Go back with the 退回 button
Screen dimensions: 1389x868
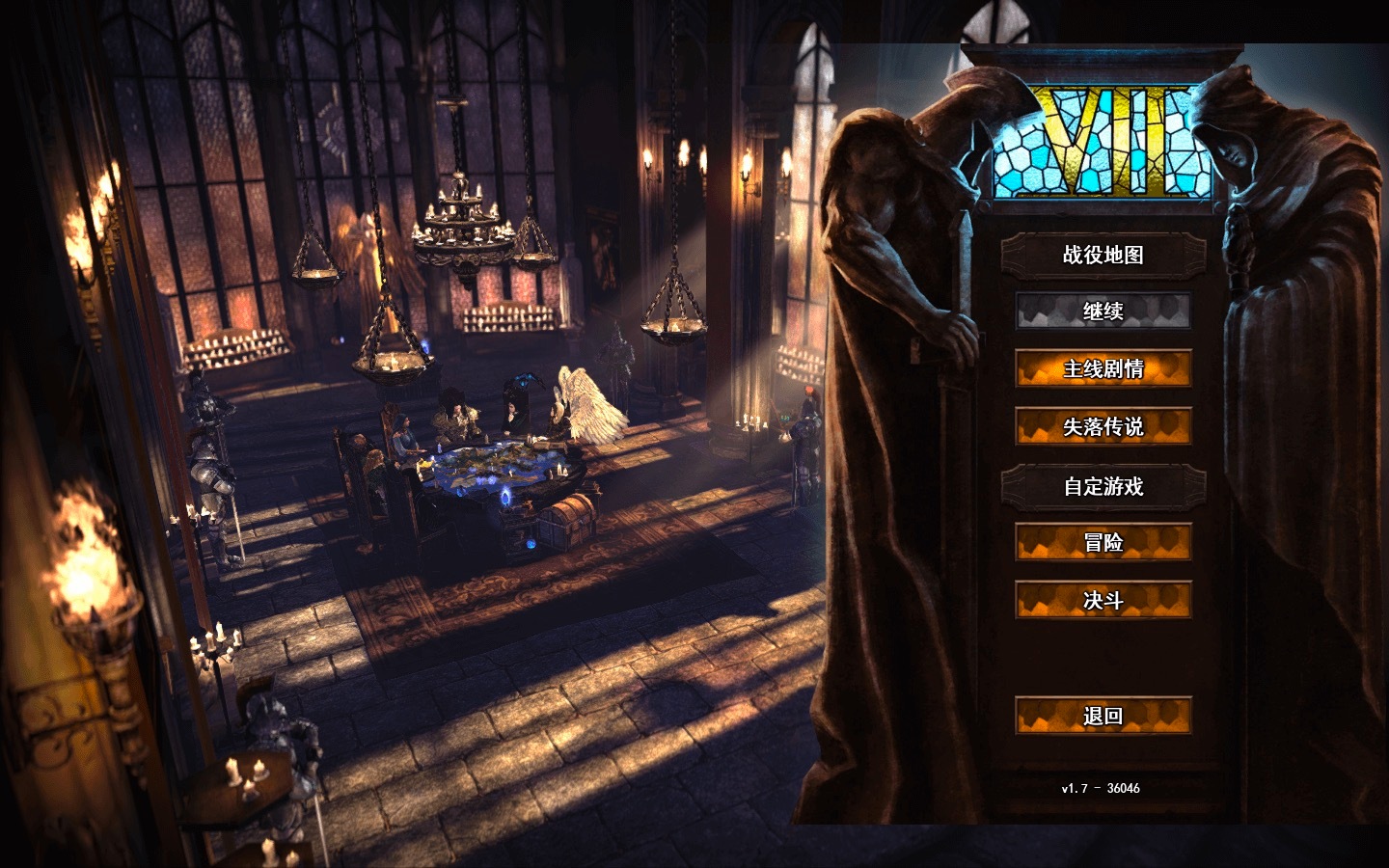click(x=1103, y=716)
